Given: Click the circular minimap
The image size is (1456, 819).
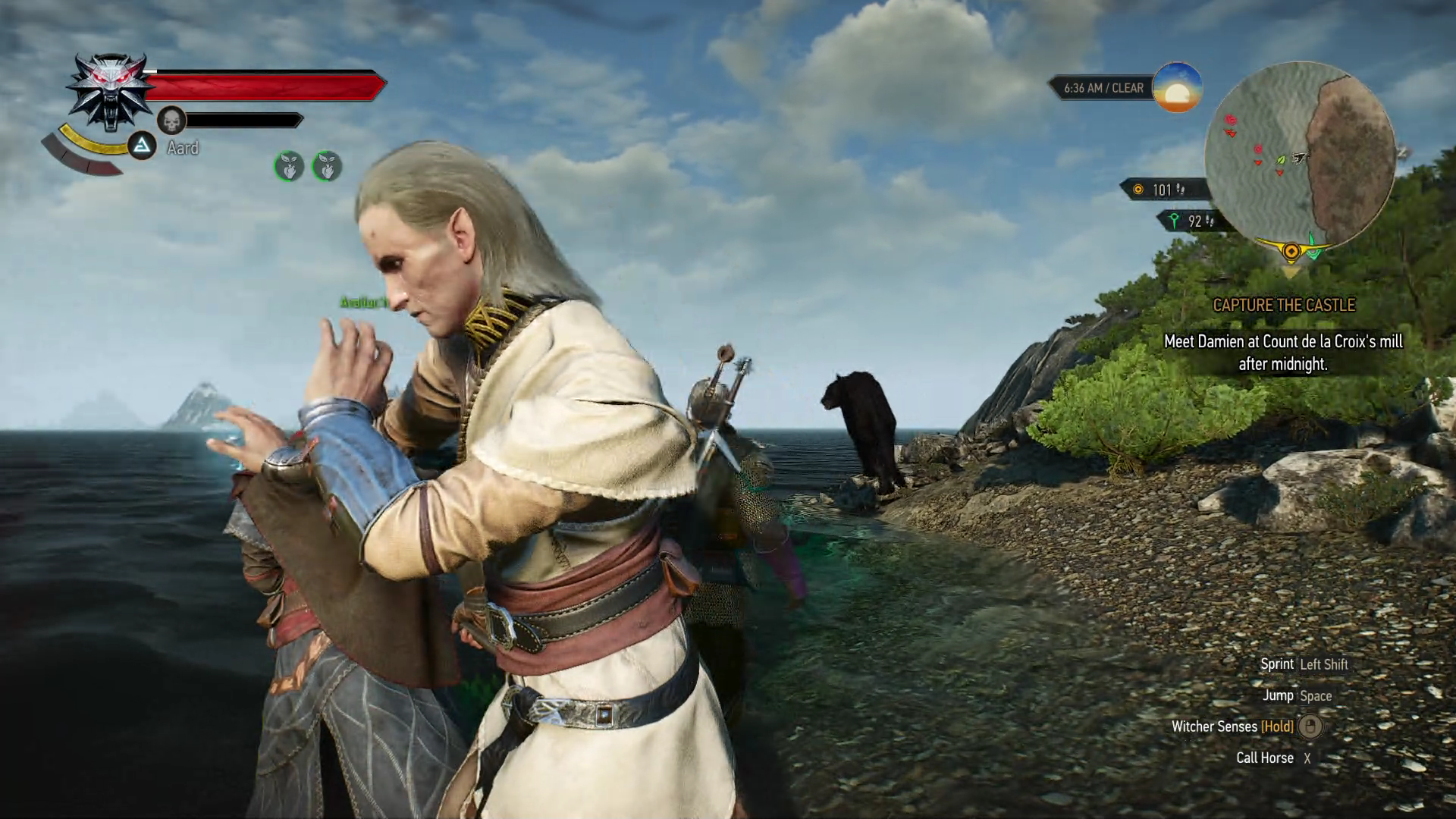Looking at the screenshot, I should 1300,156.
